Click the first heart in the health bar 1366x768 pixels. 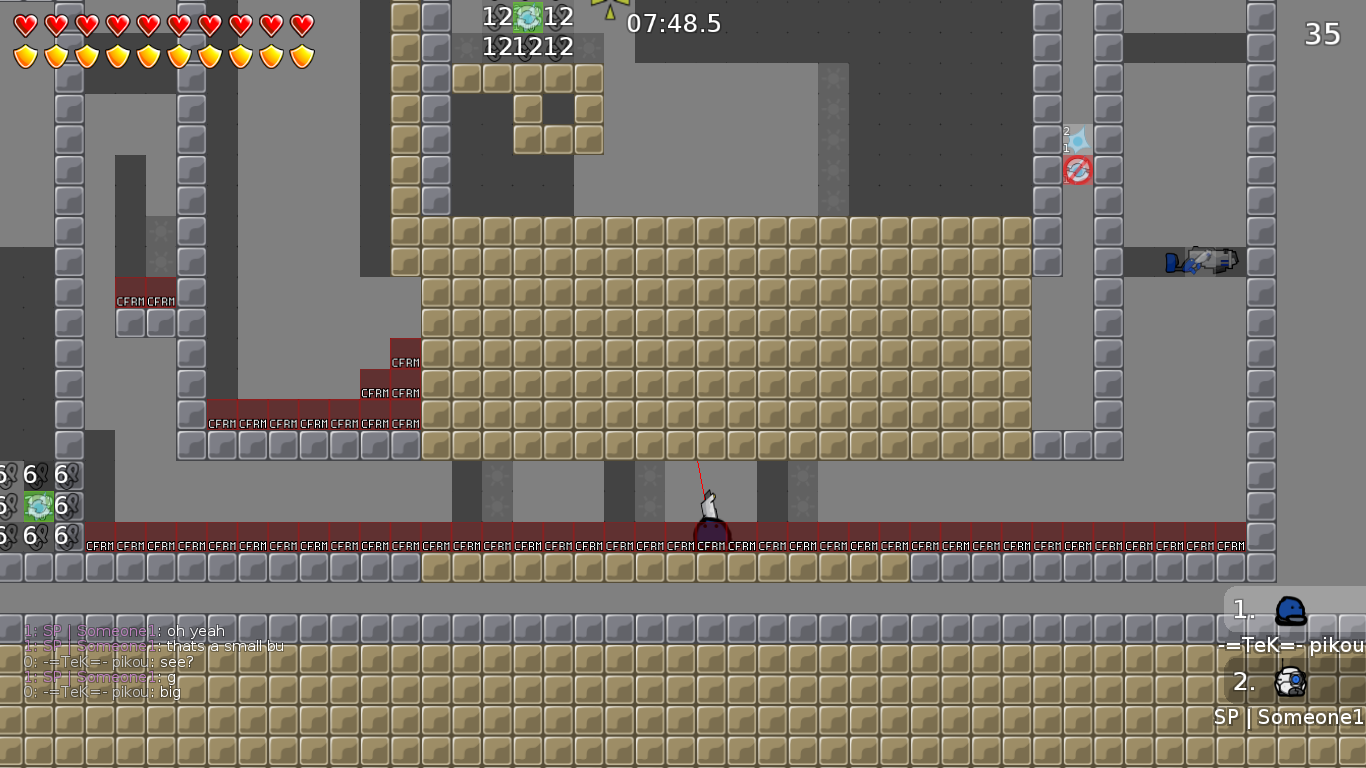point(24,24)
